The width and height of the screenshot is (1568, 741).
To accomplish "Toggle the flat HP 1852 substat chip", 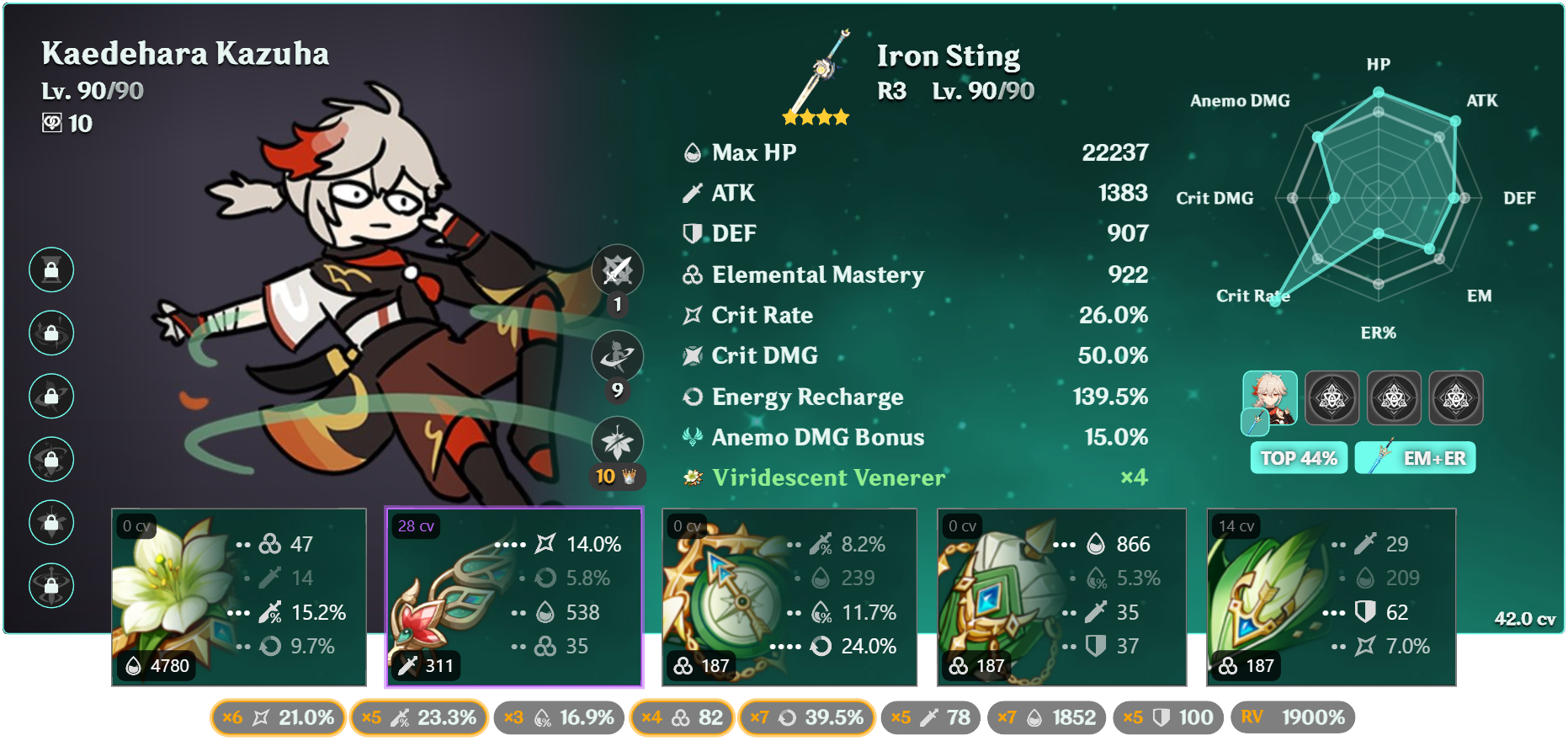I will [x=1046, y=717].
